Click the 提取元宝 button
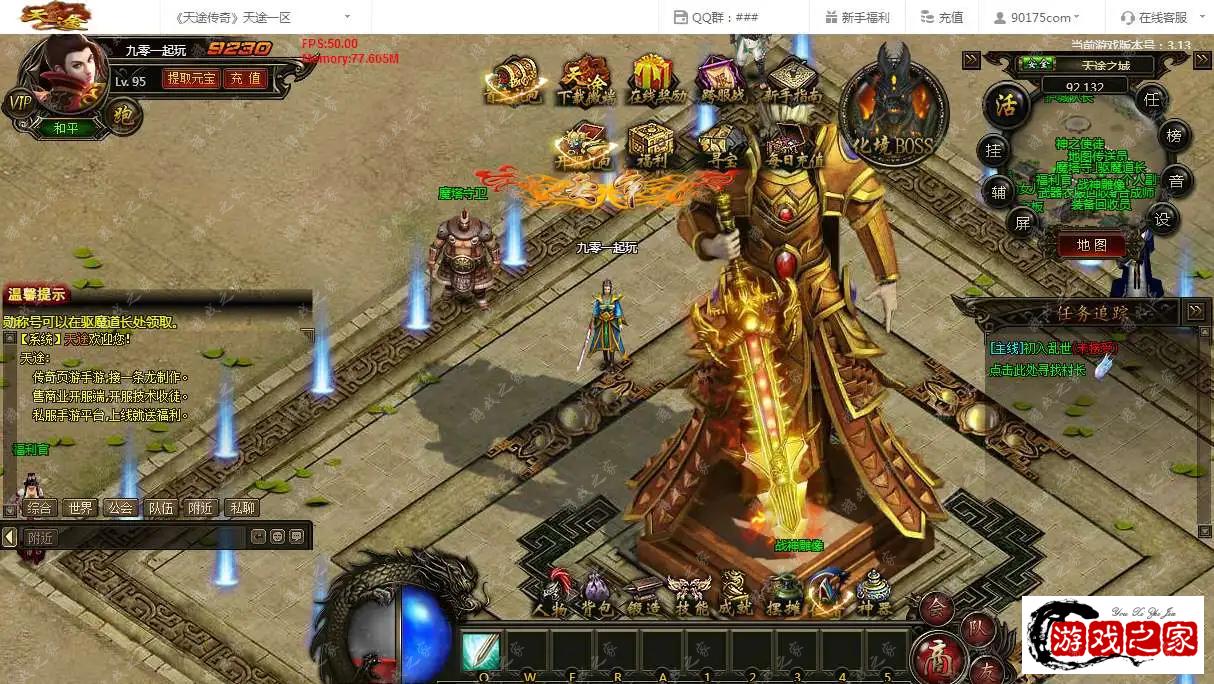 click(191, 78)
